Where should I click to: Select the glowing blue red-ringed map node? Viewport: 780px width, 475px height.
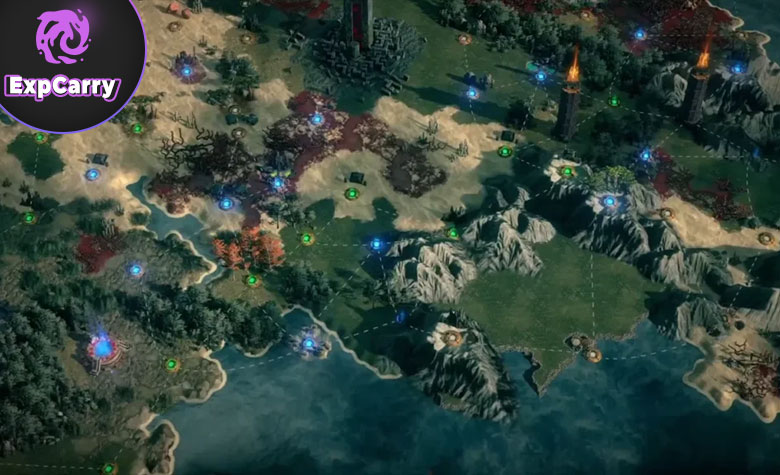point(101,346)
